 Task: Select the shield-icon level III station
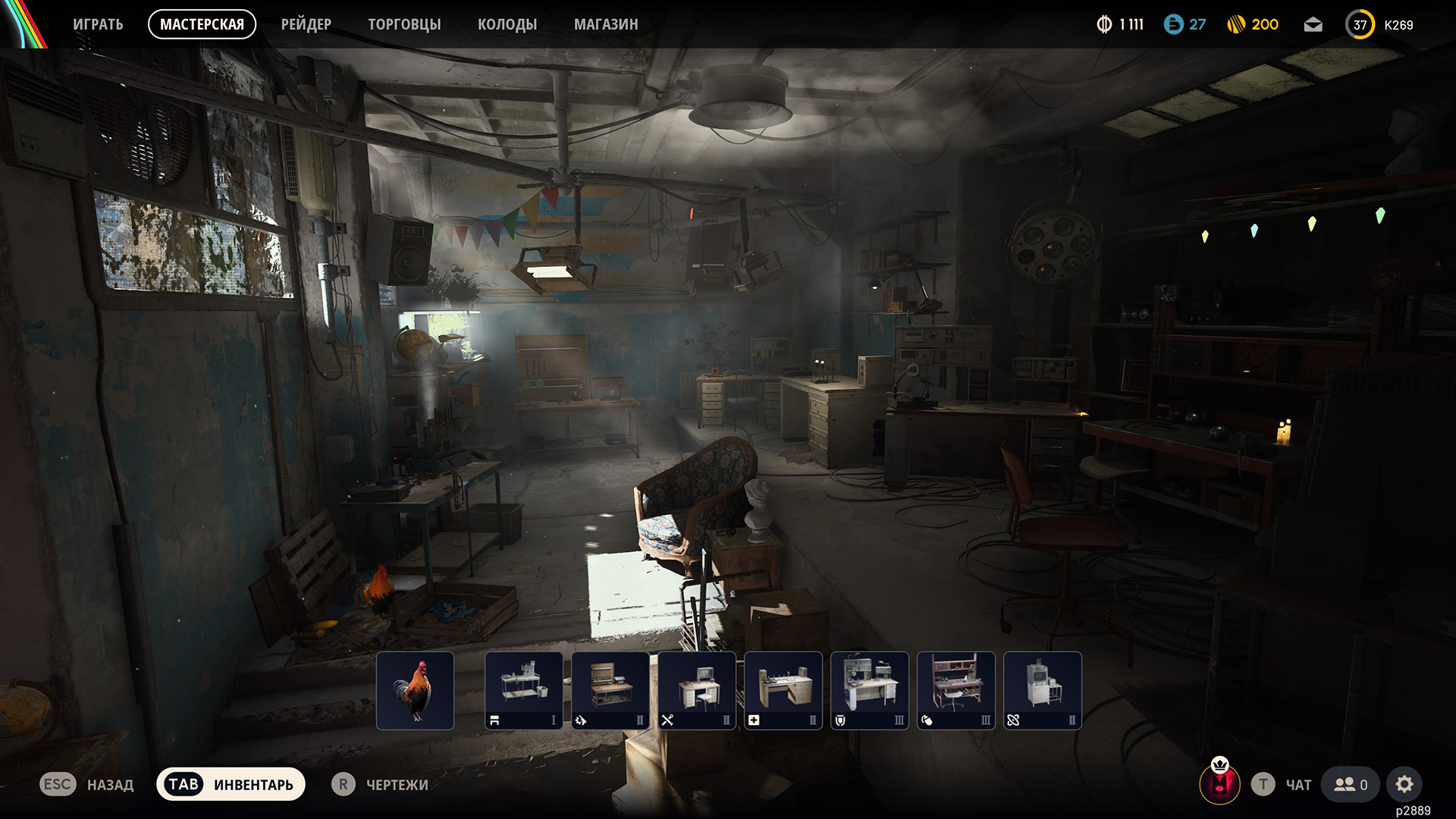(x=870, y=690)
